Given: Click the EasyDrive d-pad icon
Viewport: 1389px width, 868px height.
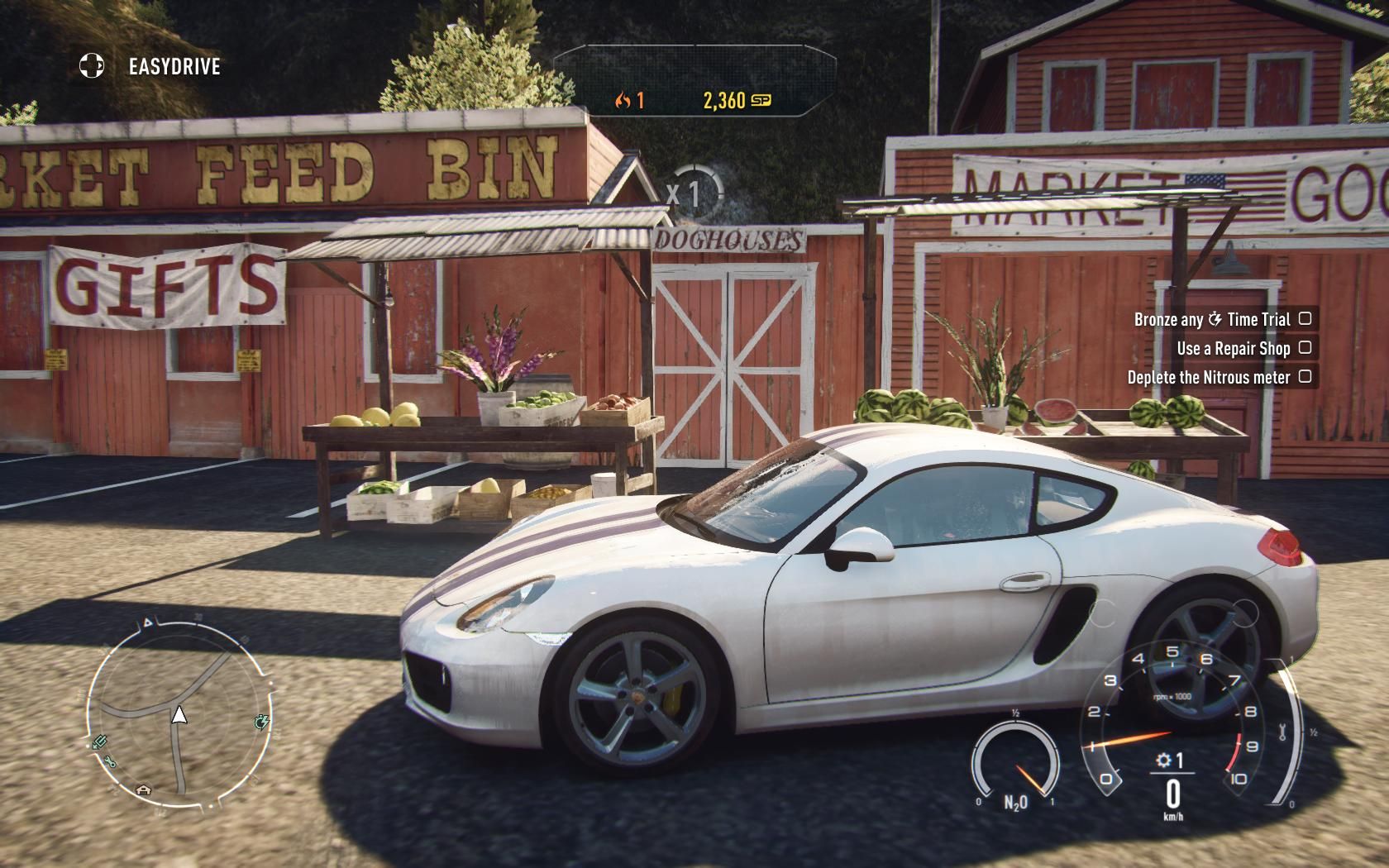Looking at the screenshot, I should 92,66.
